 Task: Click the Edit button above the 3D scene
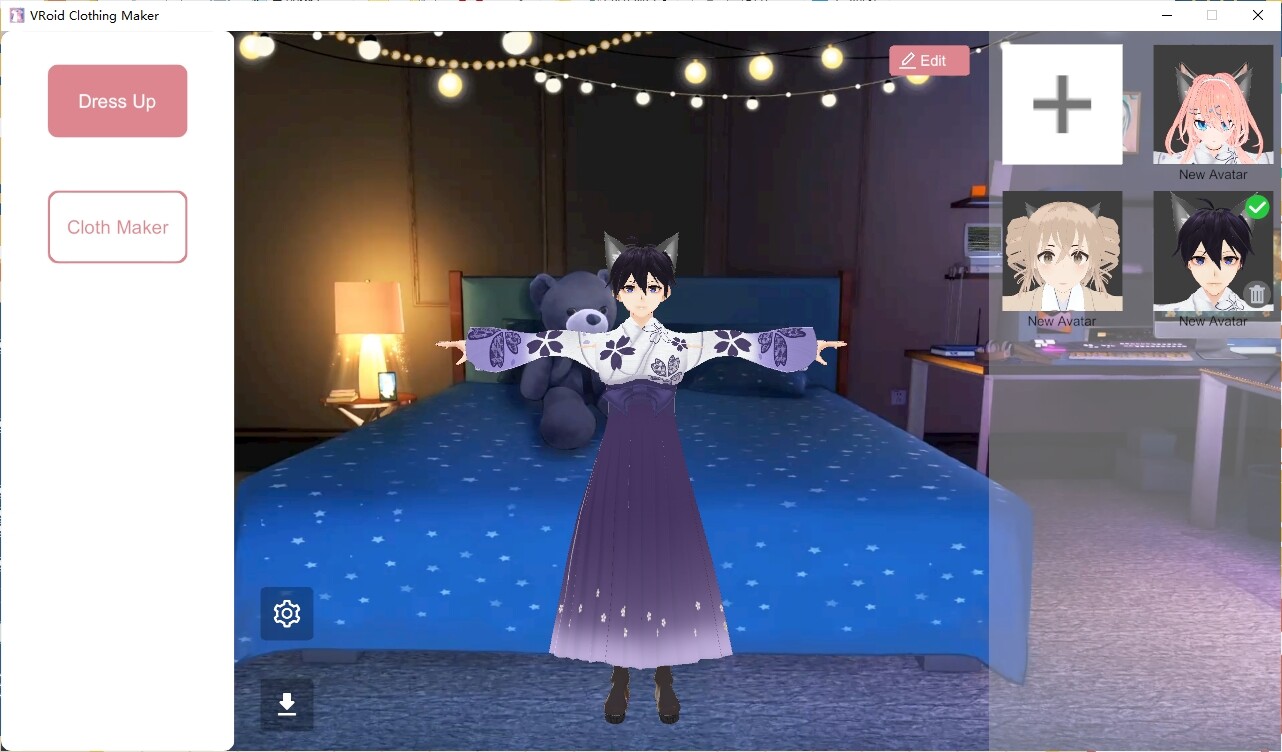click(929, 60)
